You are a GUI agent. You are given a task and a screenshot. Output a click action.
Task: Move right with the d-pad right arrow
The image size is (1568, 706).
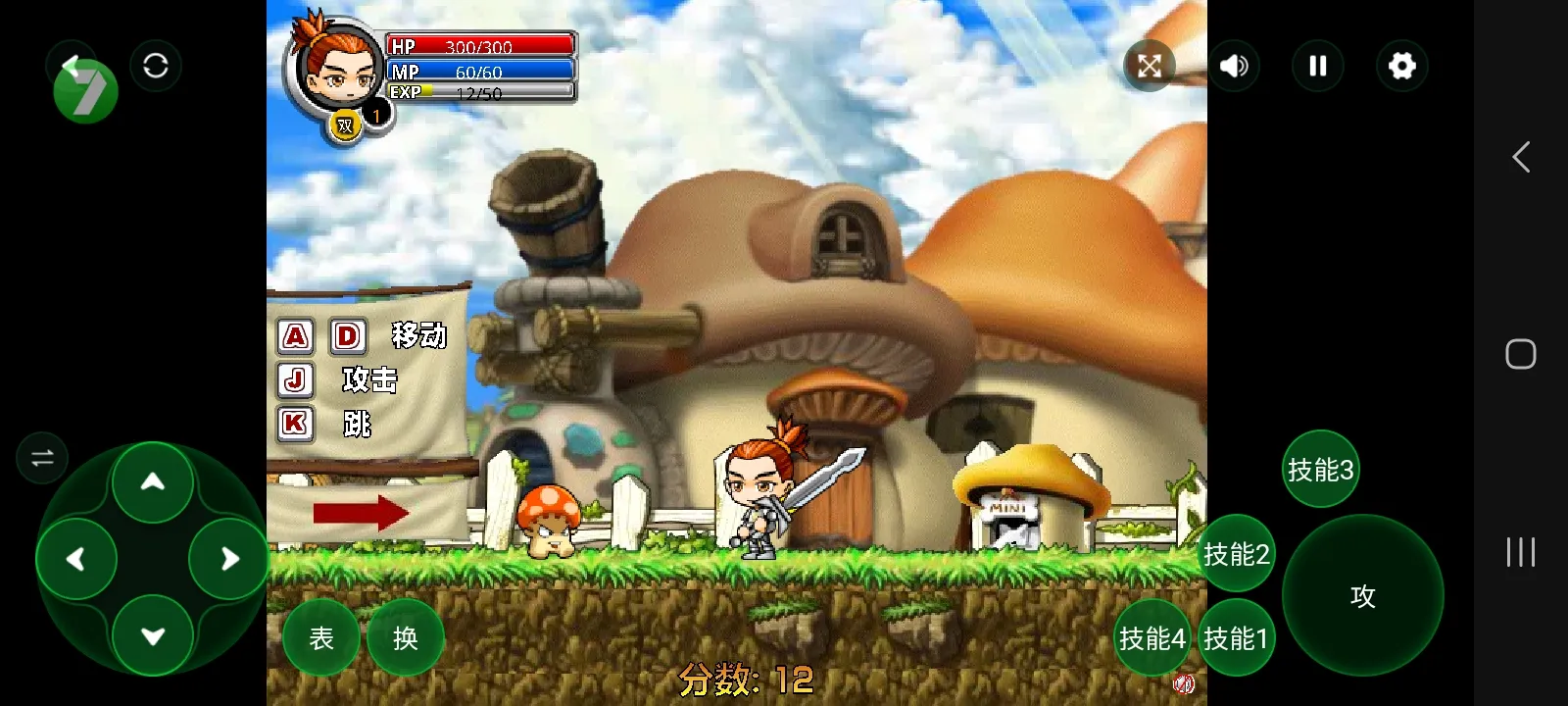pos(229,559)
